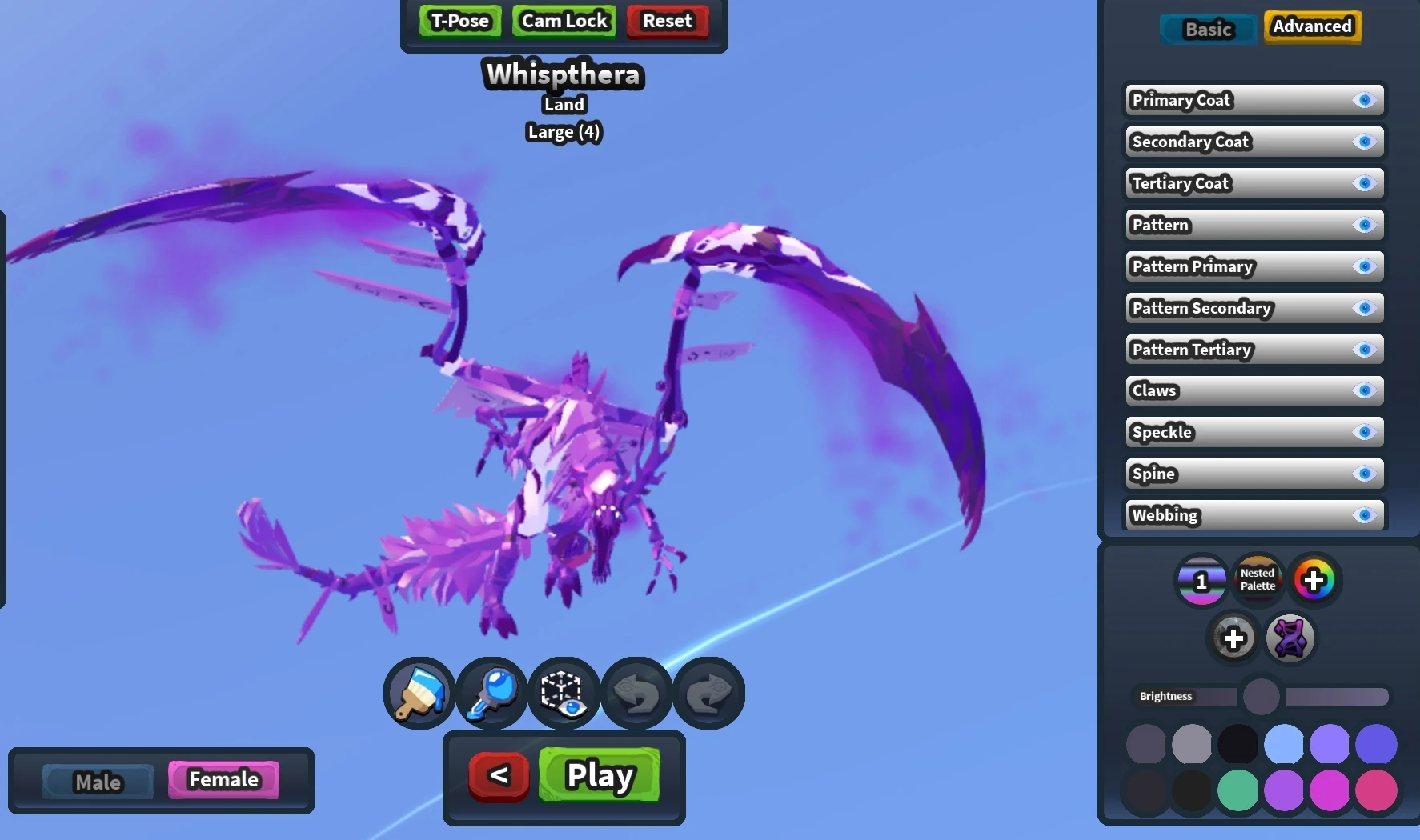The width and height of the screenshot is (1420, 840).
Task: Click the redo arrow icon
Action: point(708,693)
